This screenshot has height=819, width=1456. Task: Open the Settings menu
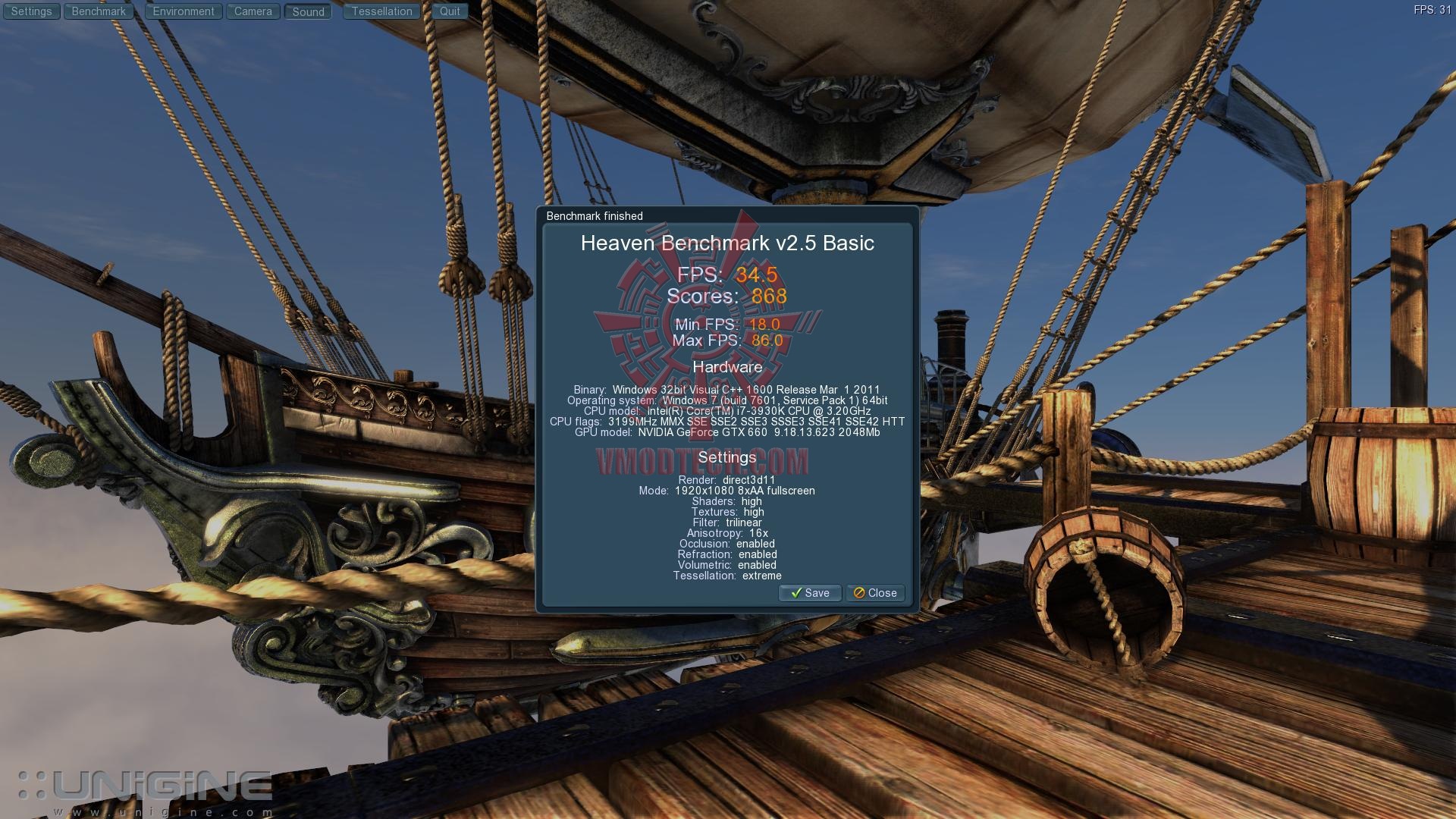pyautogui.click(x=31, y=11)
